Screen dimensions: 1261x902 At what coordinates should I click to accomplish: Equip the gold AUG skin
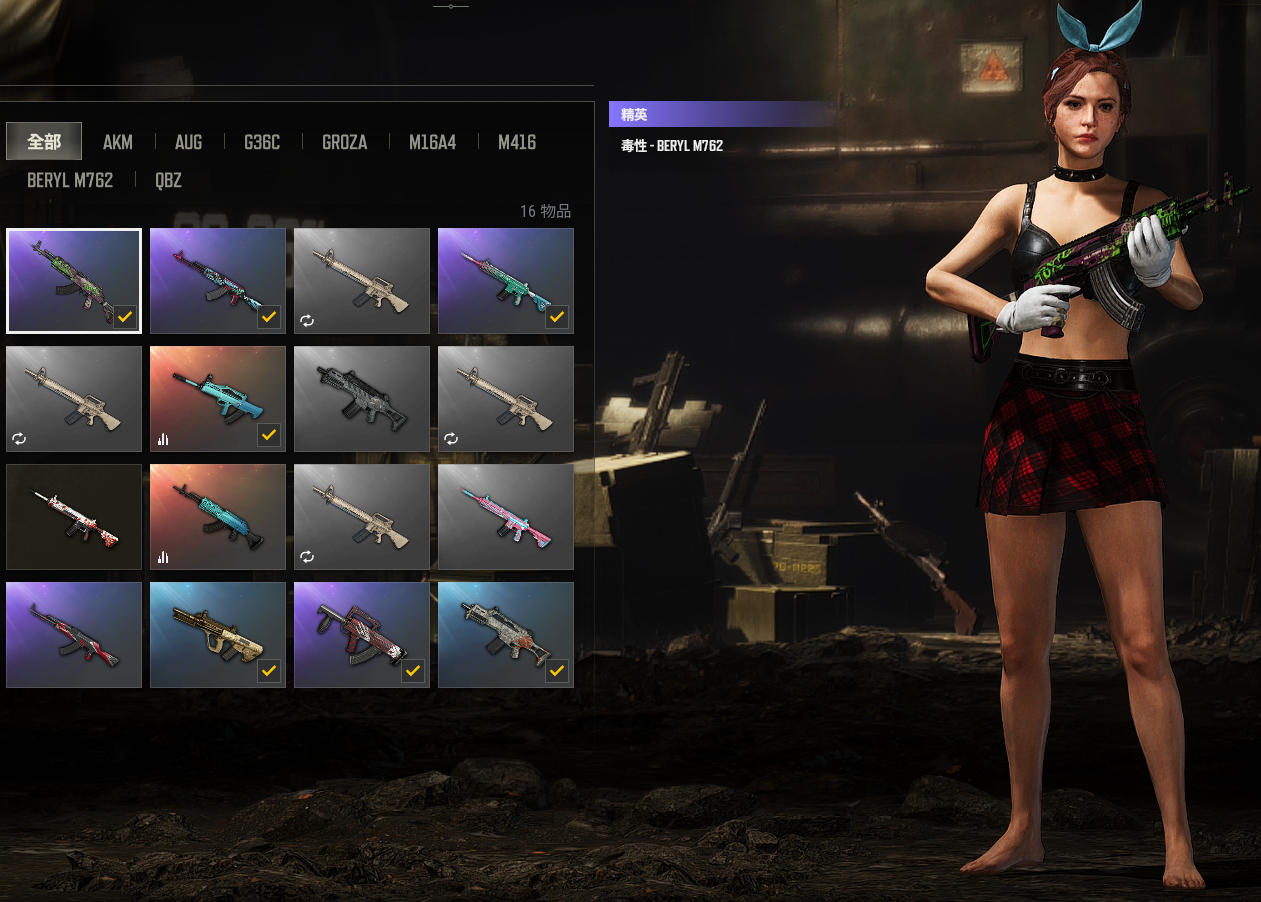pyautogui.click(x=218, y=634)
